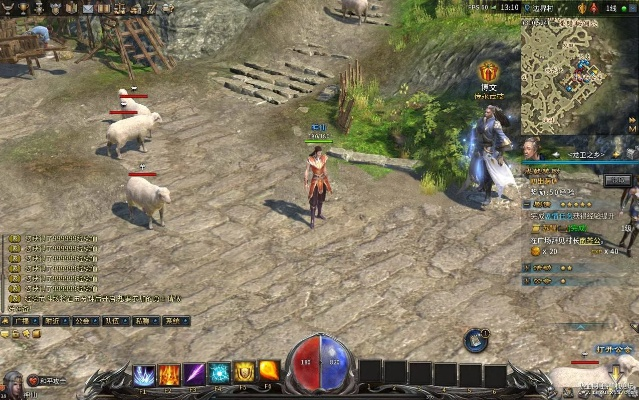Click the player portrait avatar
The width and height of the screenshot is (639, 400).
pyautogui.click(x=12, y=383)
